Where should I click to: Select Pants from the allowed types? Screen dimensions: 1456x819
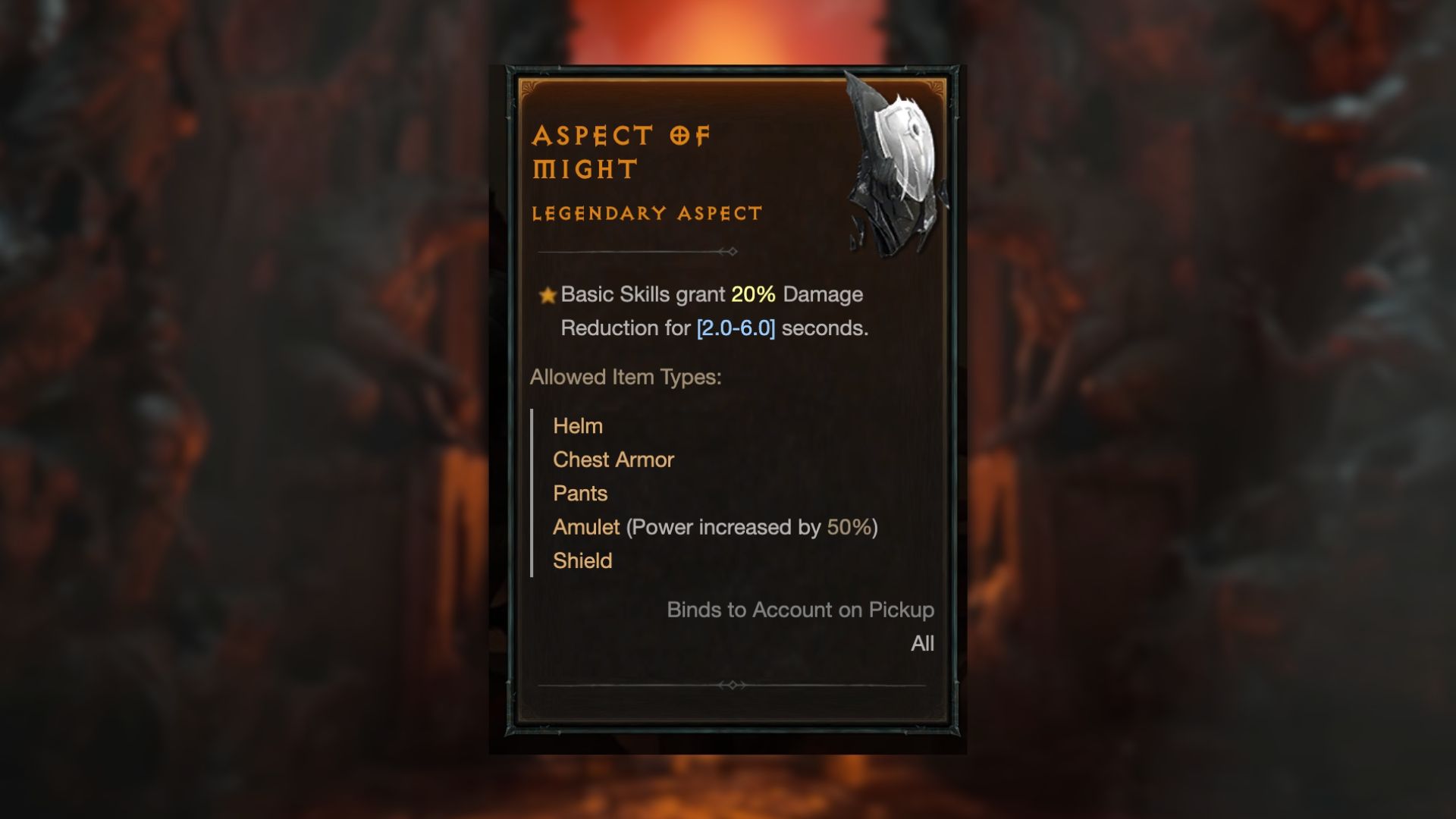(580, 493)
